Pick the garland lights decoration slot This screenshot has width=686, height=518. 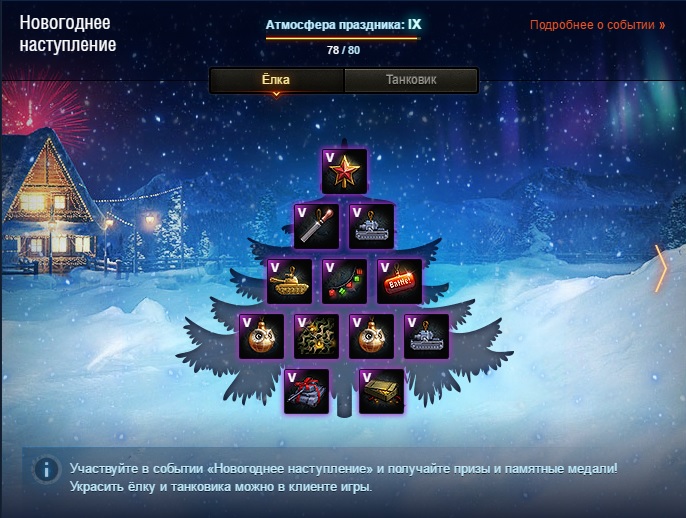[344, 281]
